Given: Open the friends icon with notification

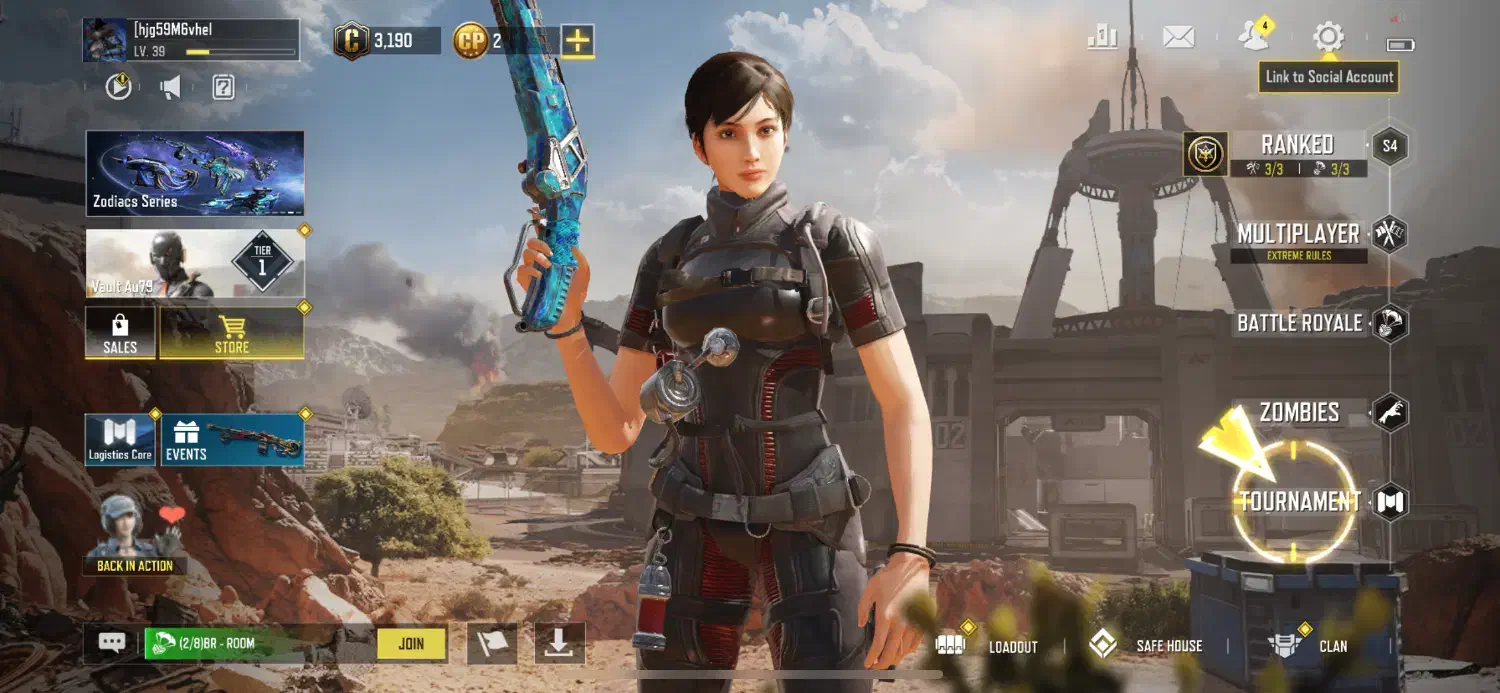Looking at the screenshot, I should click(x=1252, y=37).
